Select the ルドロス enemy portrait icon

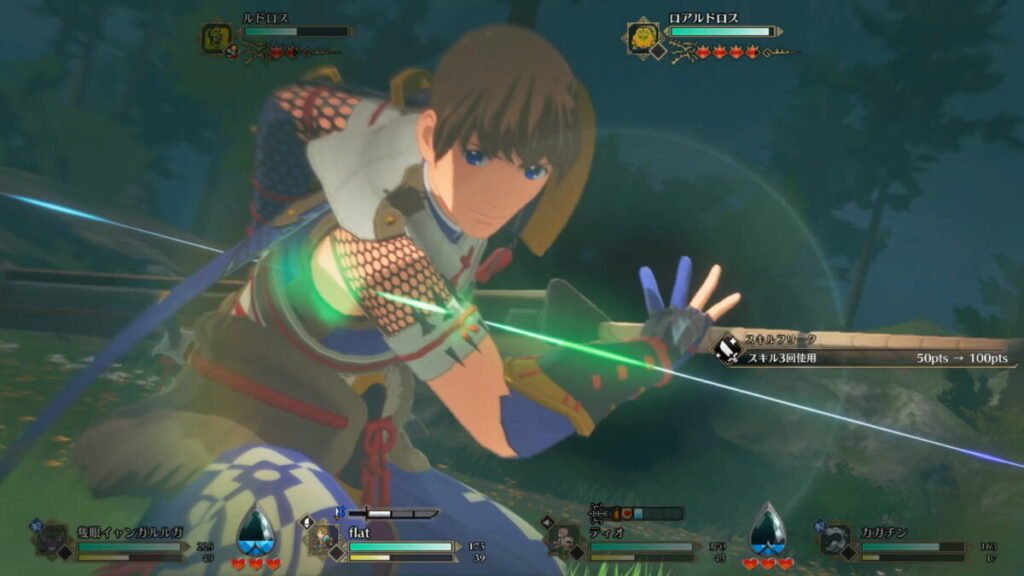click(216, 39)
